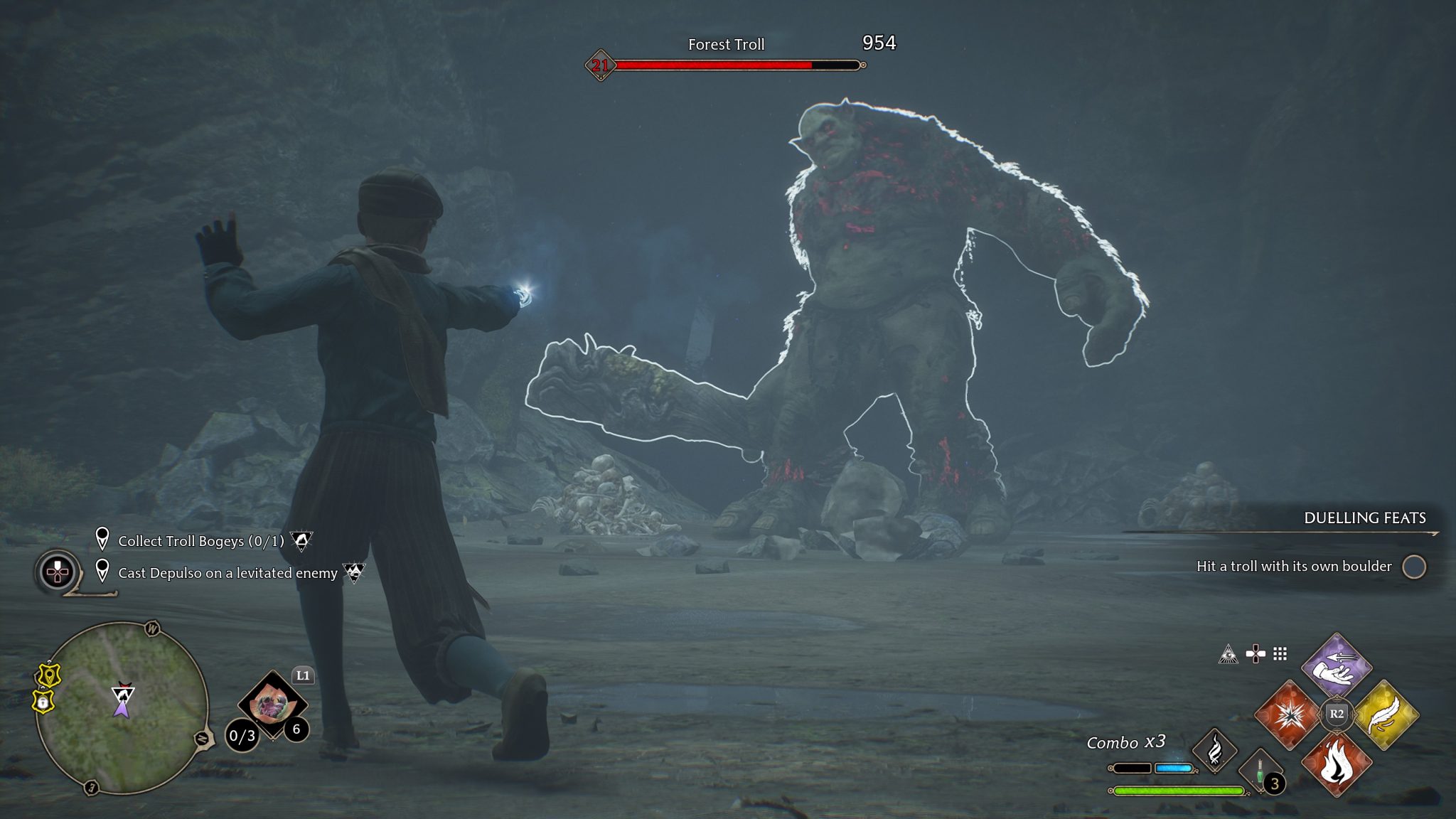Toggle the 'Hit a troll with its own boulder' feat
The width and height of the screenshot is (1456, 819).
point(1413,567)
